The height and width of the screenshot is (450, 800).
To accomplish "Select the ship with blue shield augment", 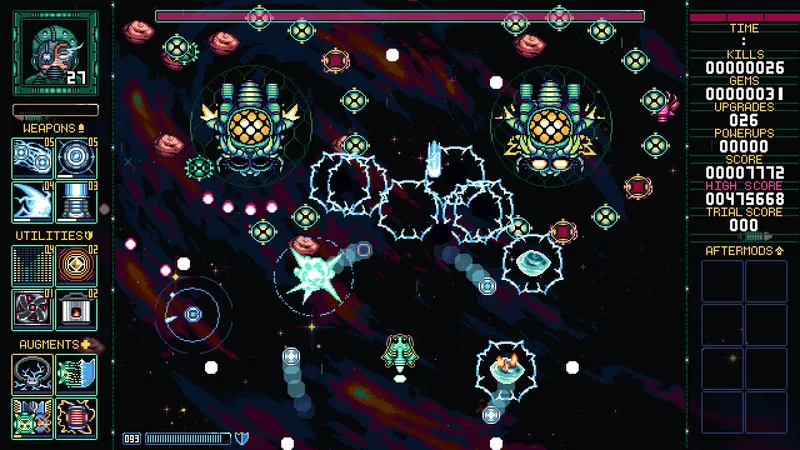I will pyautogui.click(x=76, y=374).
